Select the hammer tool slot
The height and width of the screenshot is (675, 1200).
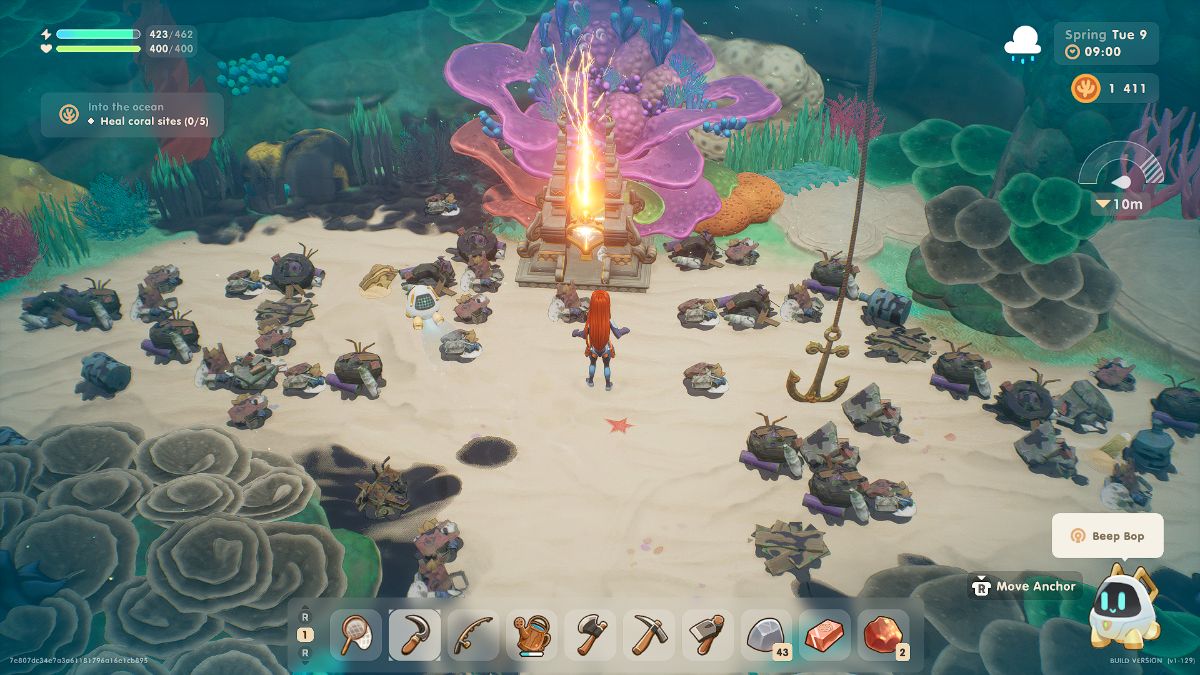(708, 635)
